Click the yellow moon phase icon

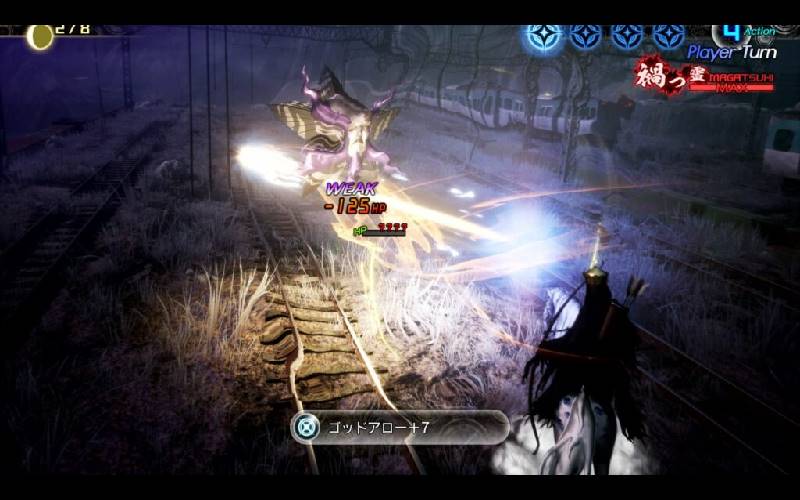pyautogui.click(x=40, y=37)
